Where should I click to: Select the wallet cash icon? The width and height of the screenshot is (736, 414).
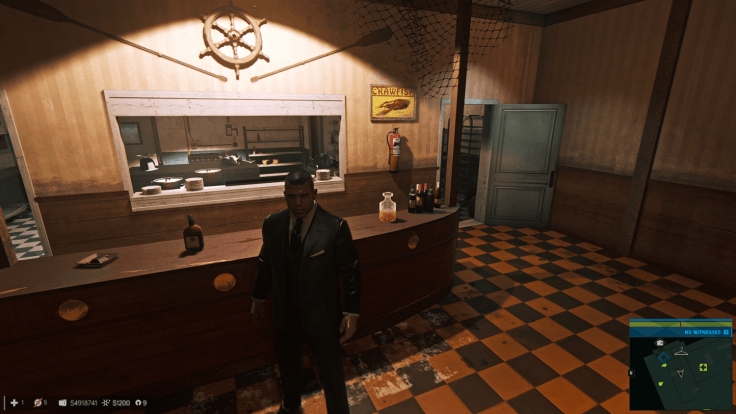click(x=62, y=403)
